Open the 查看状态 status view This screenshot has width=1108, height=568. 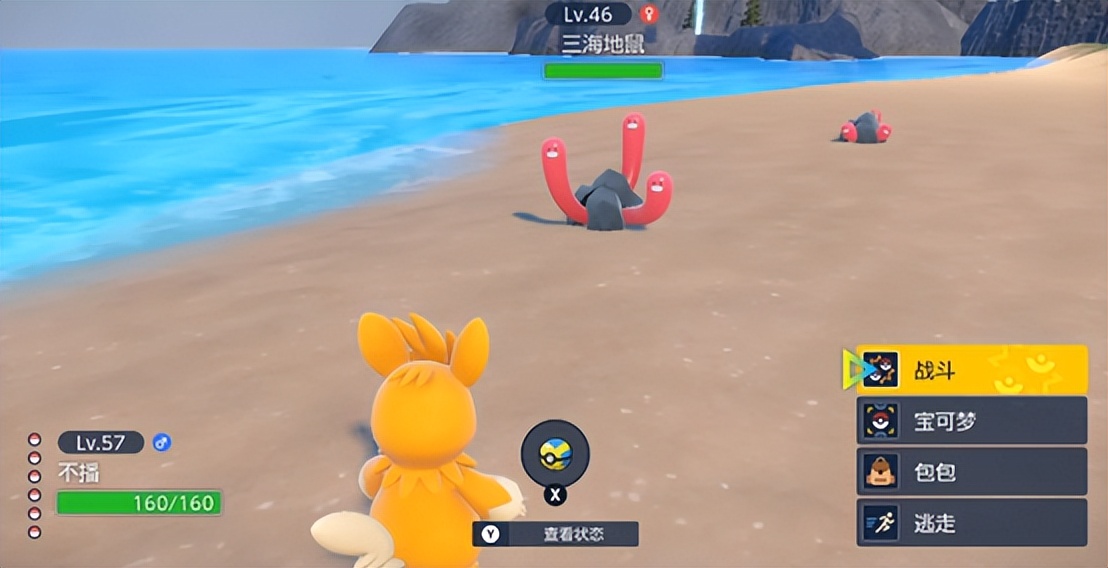click(555, 534)
